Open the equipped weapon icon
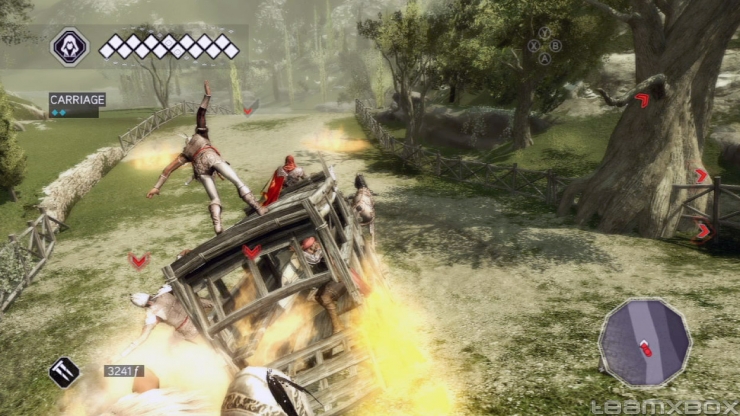This screenshot has height=416, width=740. pyautogui.click(x=64, y=372)
